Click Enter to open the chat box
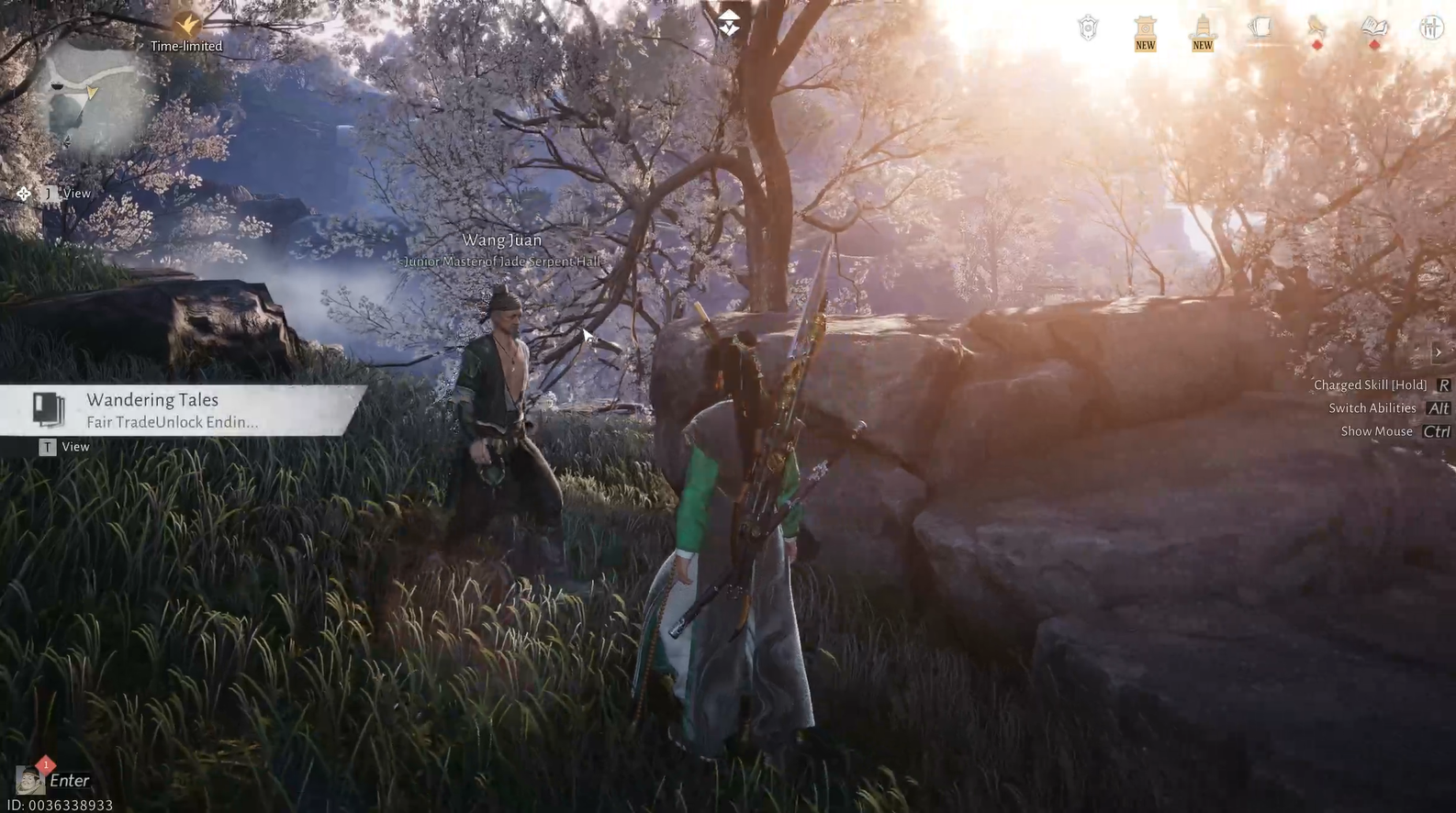Image resolution: width=1456 pixels, height=813 pixels. click(68, 780)
